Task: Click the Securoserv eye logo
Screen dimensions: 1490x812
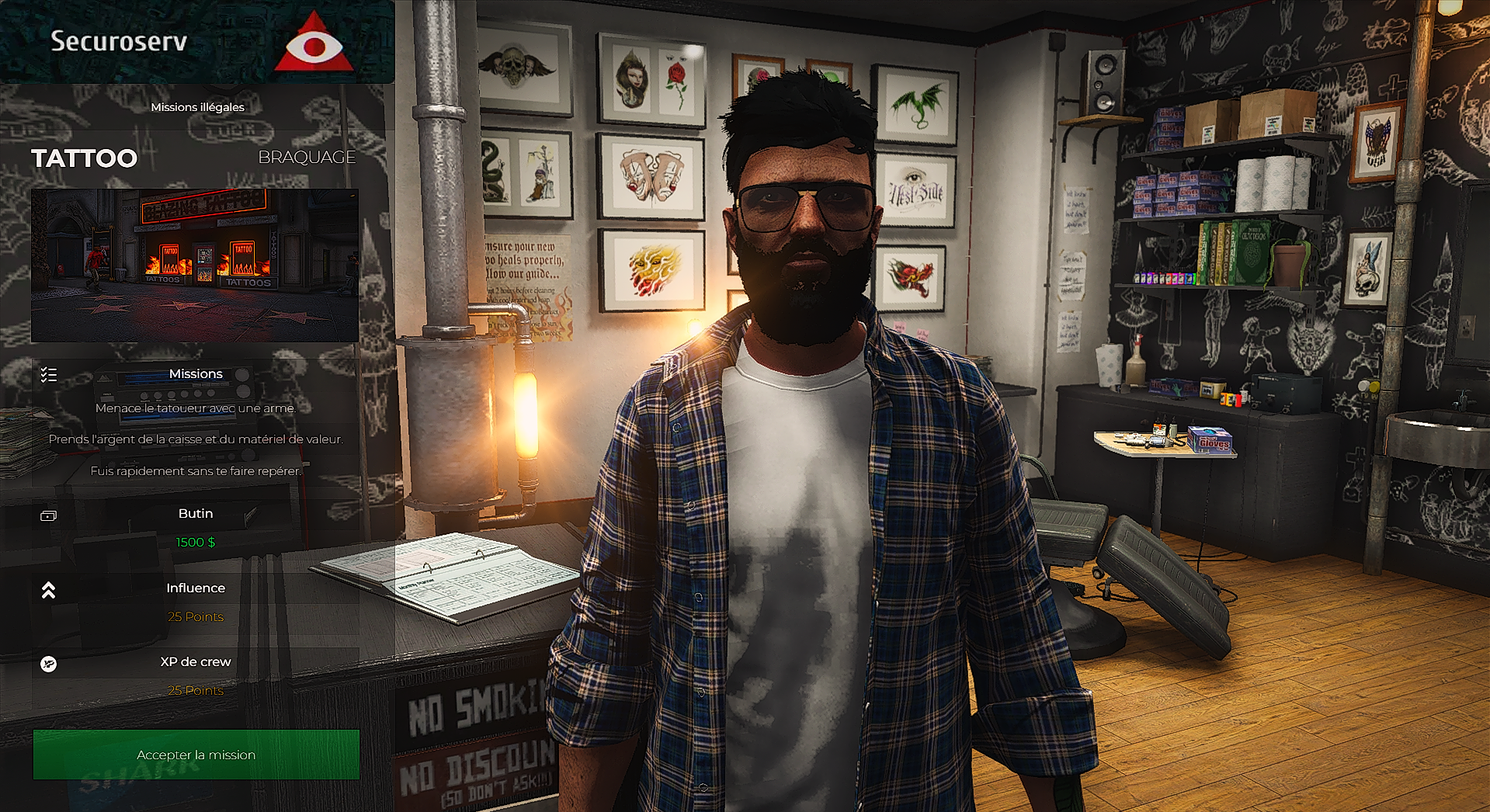Action: pyautogui.click(x=314, y=44)
